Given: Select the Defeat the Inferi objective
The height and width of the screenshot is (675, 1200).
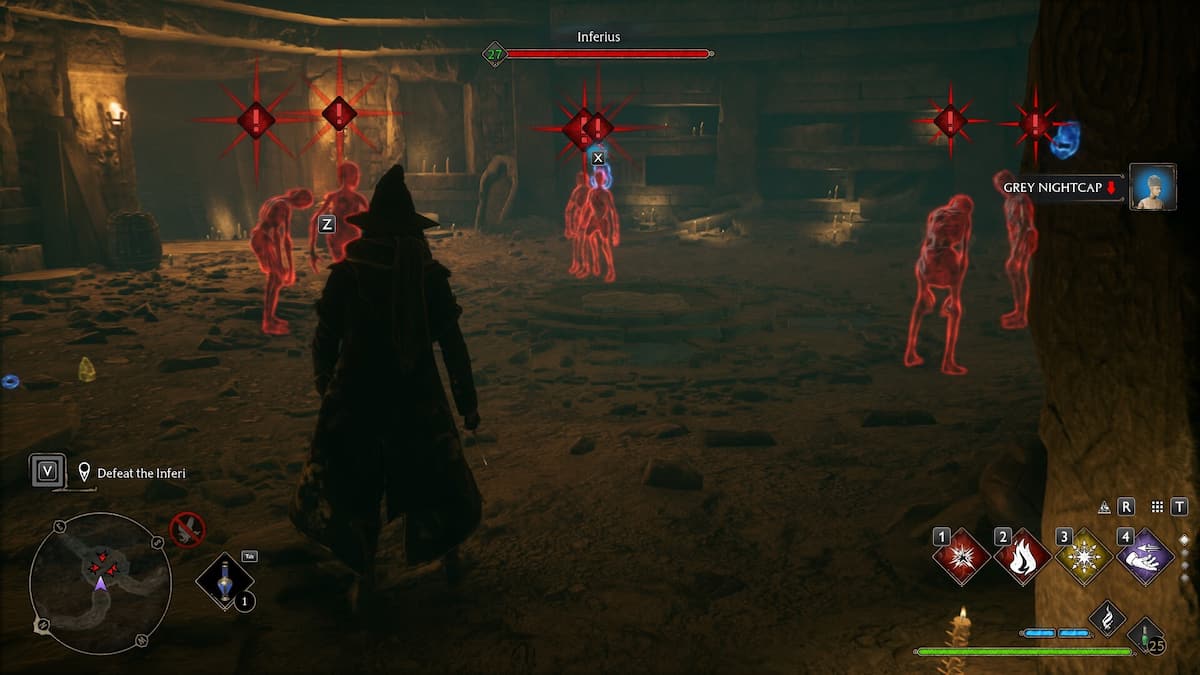Looking at the screenshot, I should tap(141, 473).
